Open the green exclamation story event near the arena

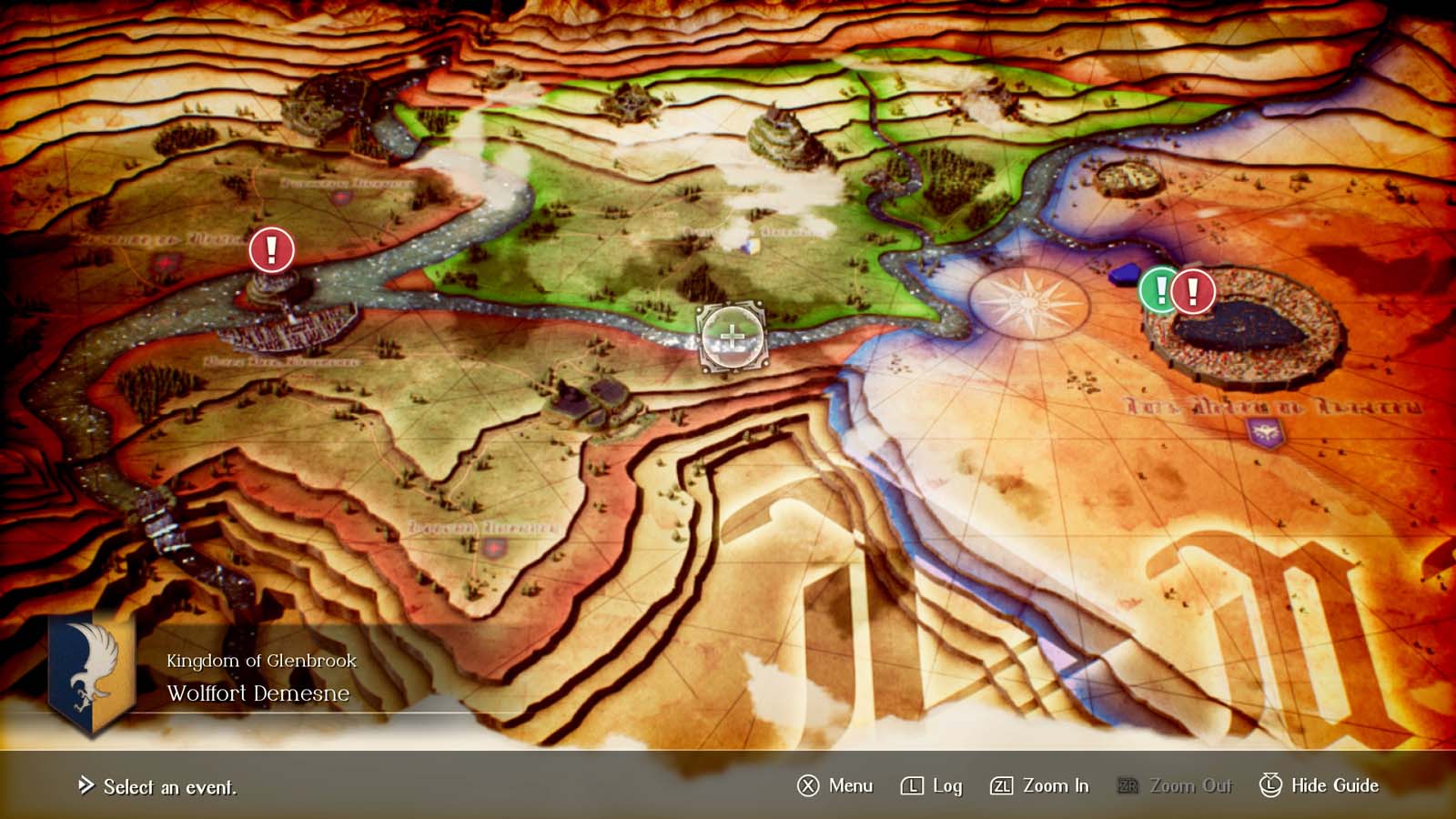pyautogui.click(x=1158, y=291)
